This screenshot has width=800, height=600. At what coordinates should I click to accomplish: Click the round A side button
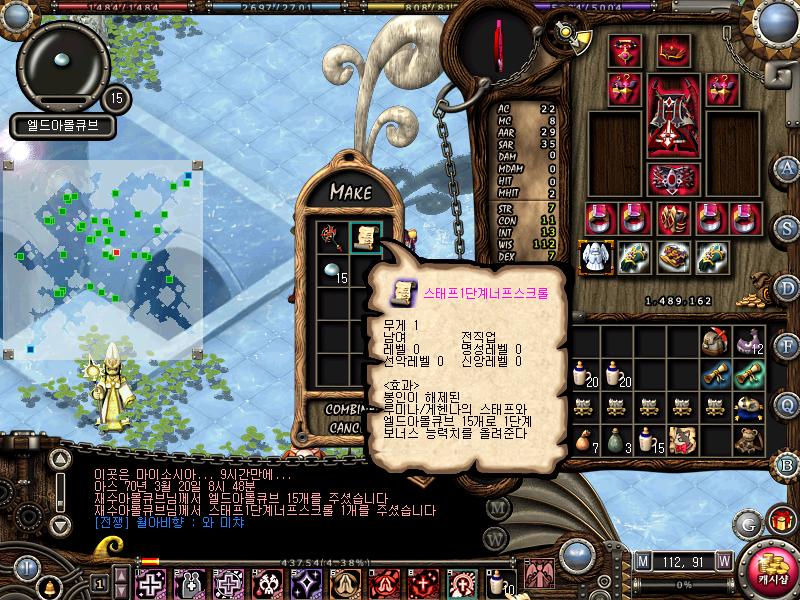click(786, 167)
